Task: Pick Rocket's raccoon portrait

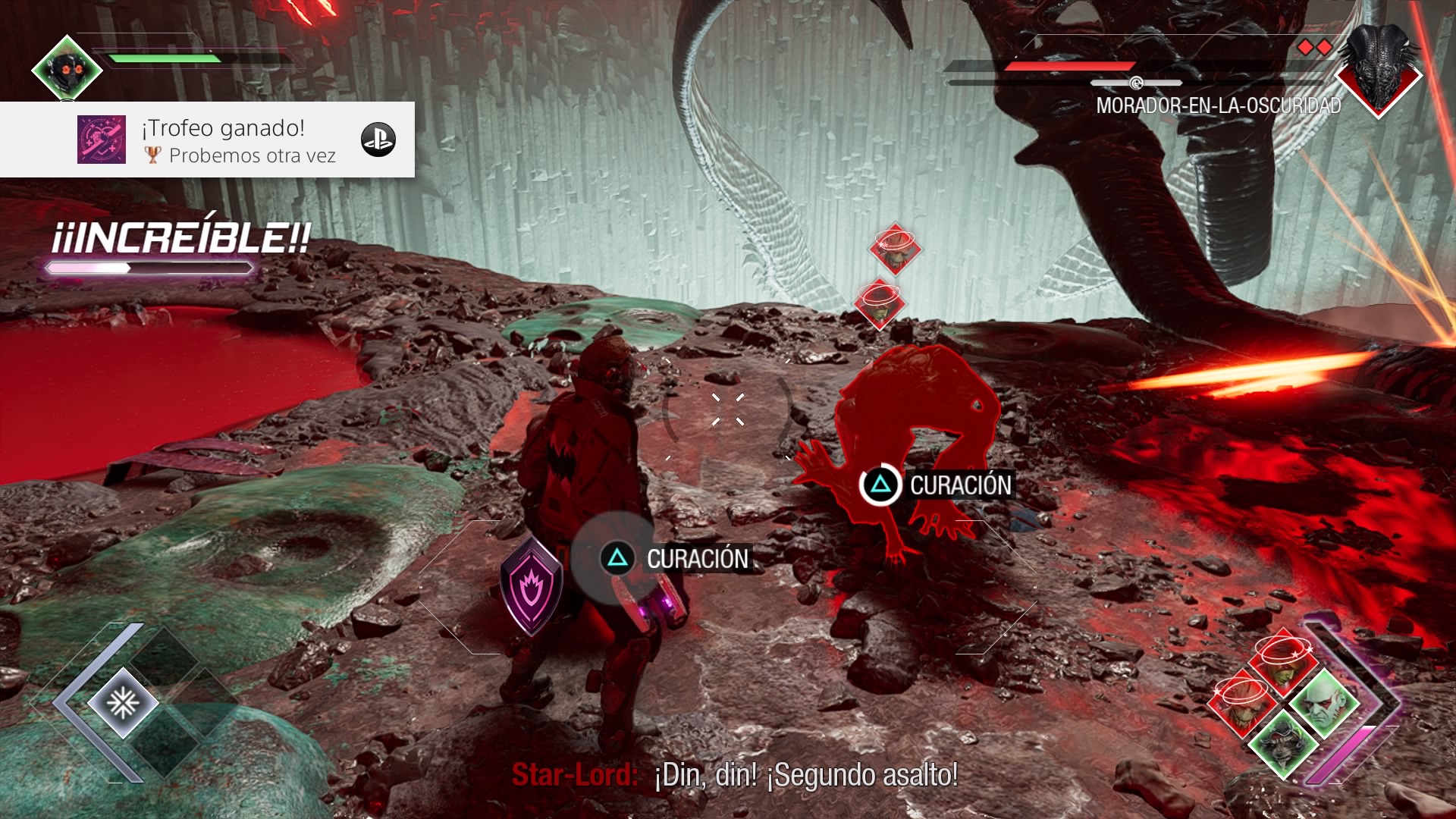Action: tap(1283, 745)
